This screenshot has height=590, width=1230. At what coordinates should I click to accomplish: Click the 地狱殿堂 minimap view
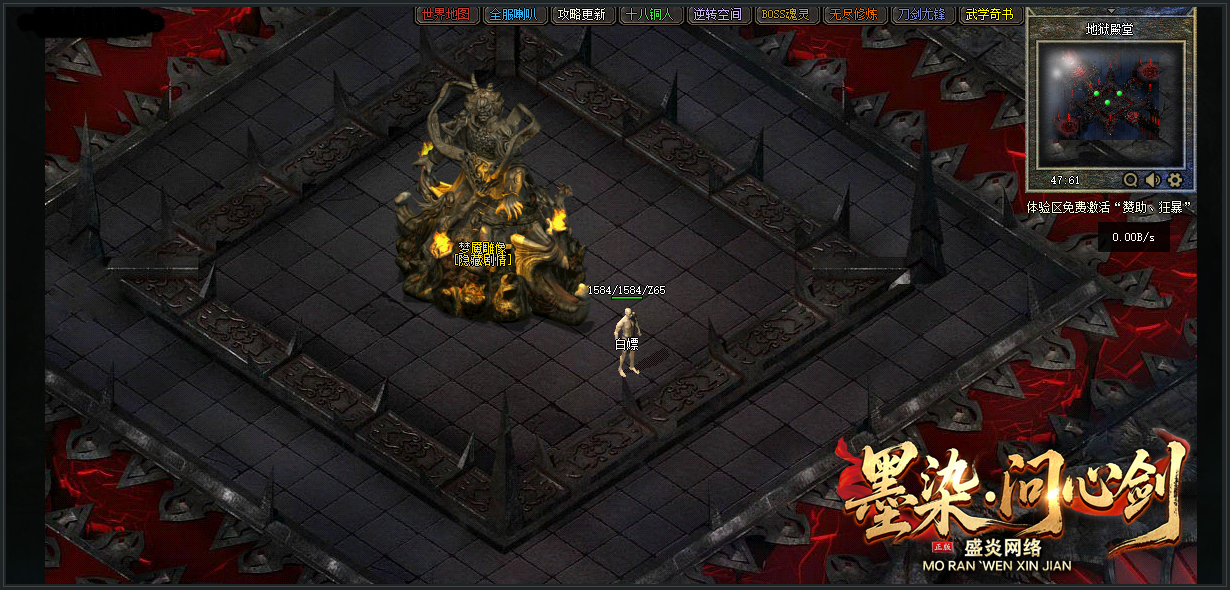point(1110,104)
